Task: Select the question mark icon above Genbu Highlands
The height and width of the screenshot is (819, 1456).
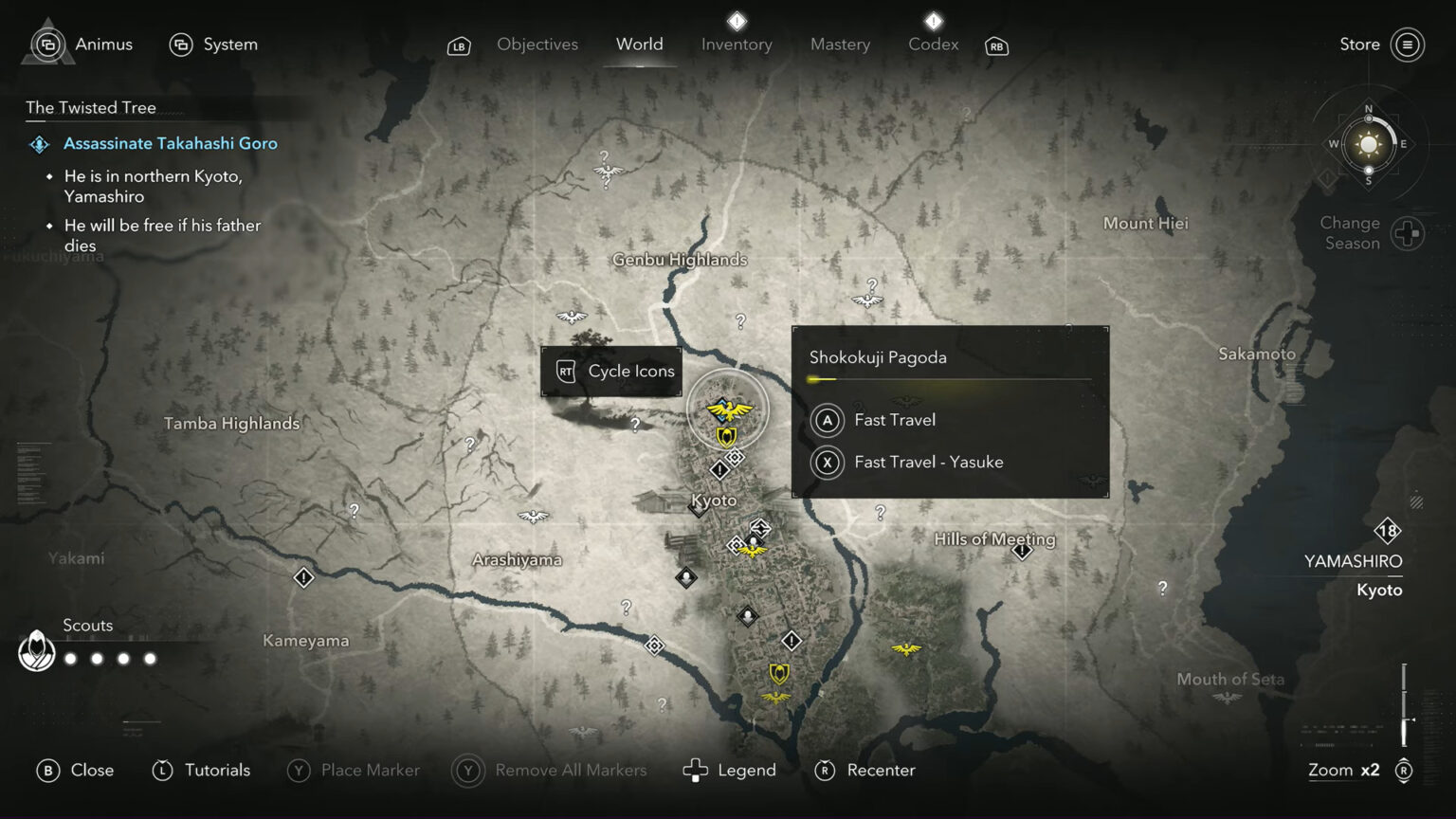Action: pyautogui.click(x=604, y=156)
